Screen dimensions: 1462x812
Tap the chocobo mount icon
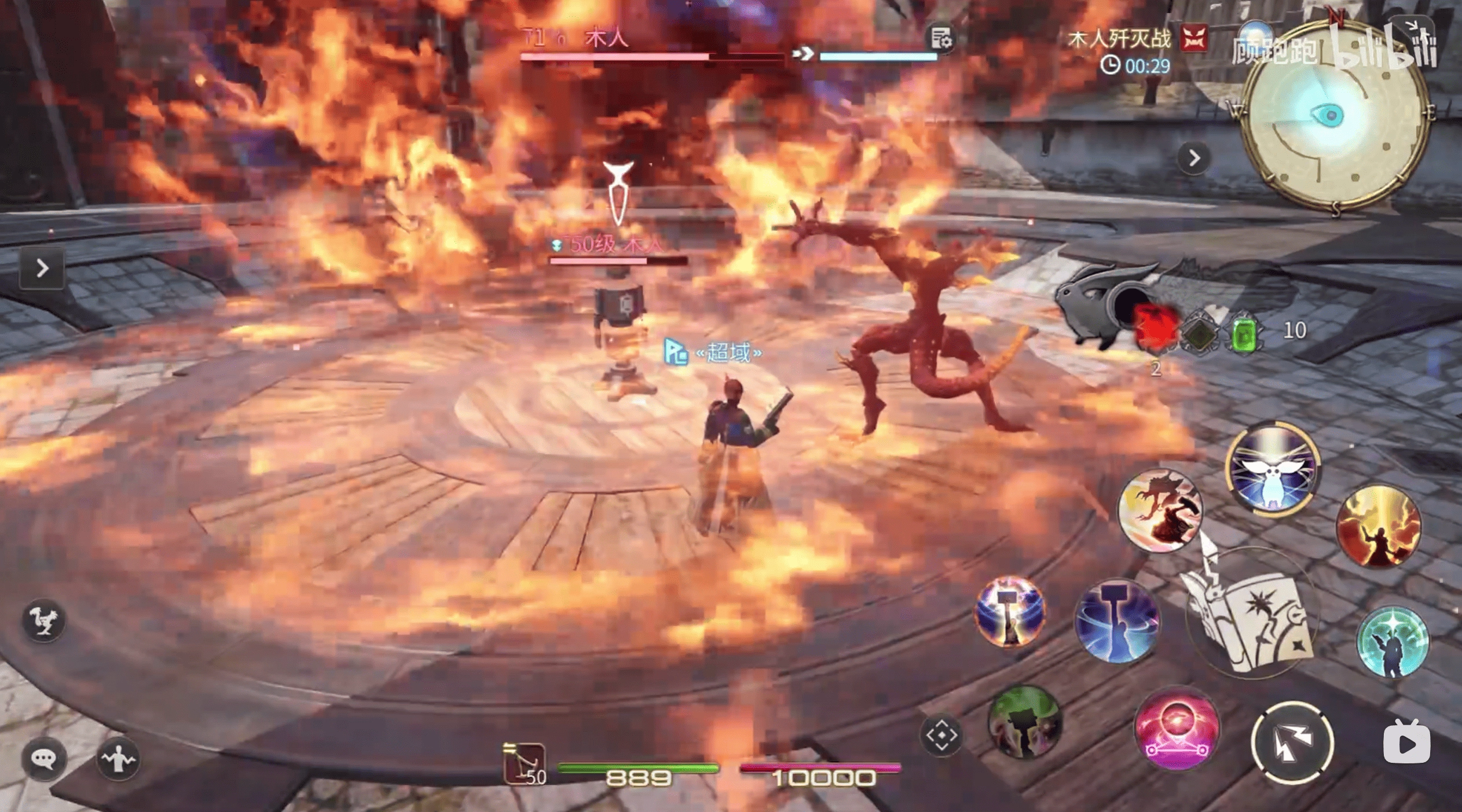pyautogui.click(x=44, y=620)
